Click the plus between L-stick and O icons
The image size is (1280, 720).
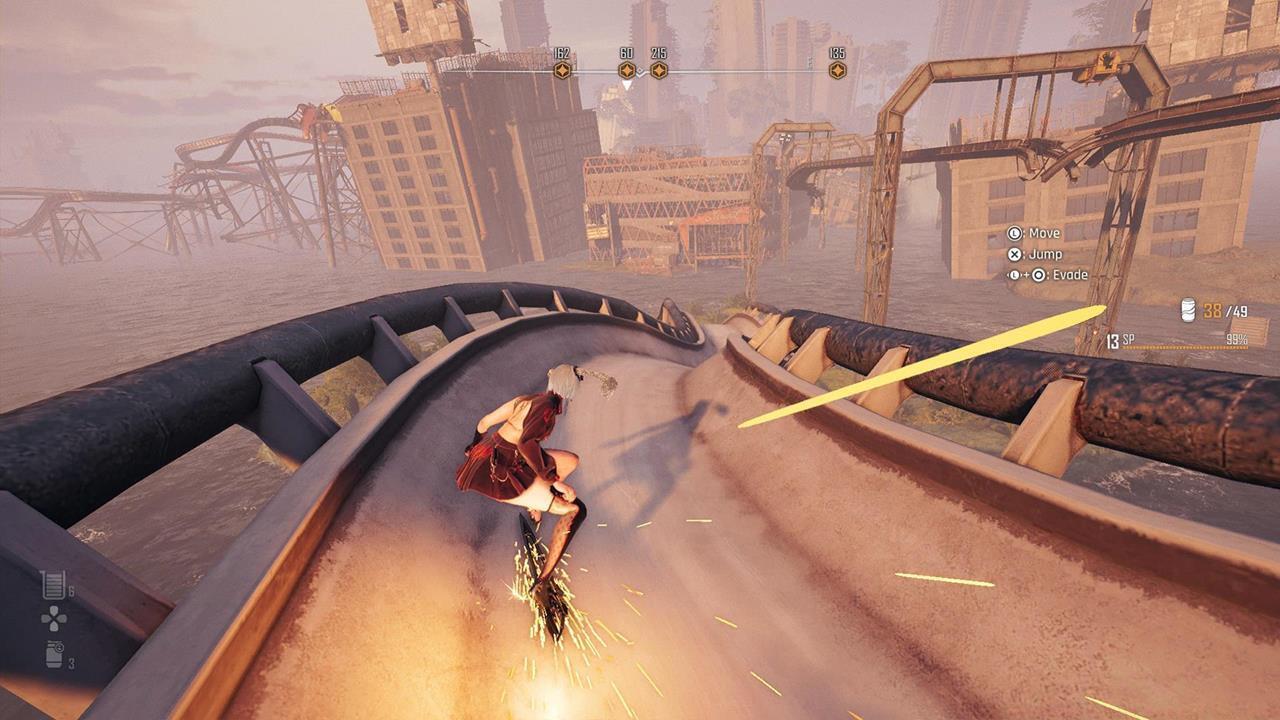pyautogui.click(x=1024, y=274)
